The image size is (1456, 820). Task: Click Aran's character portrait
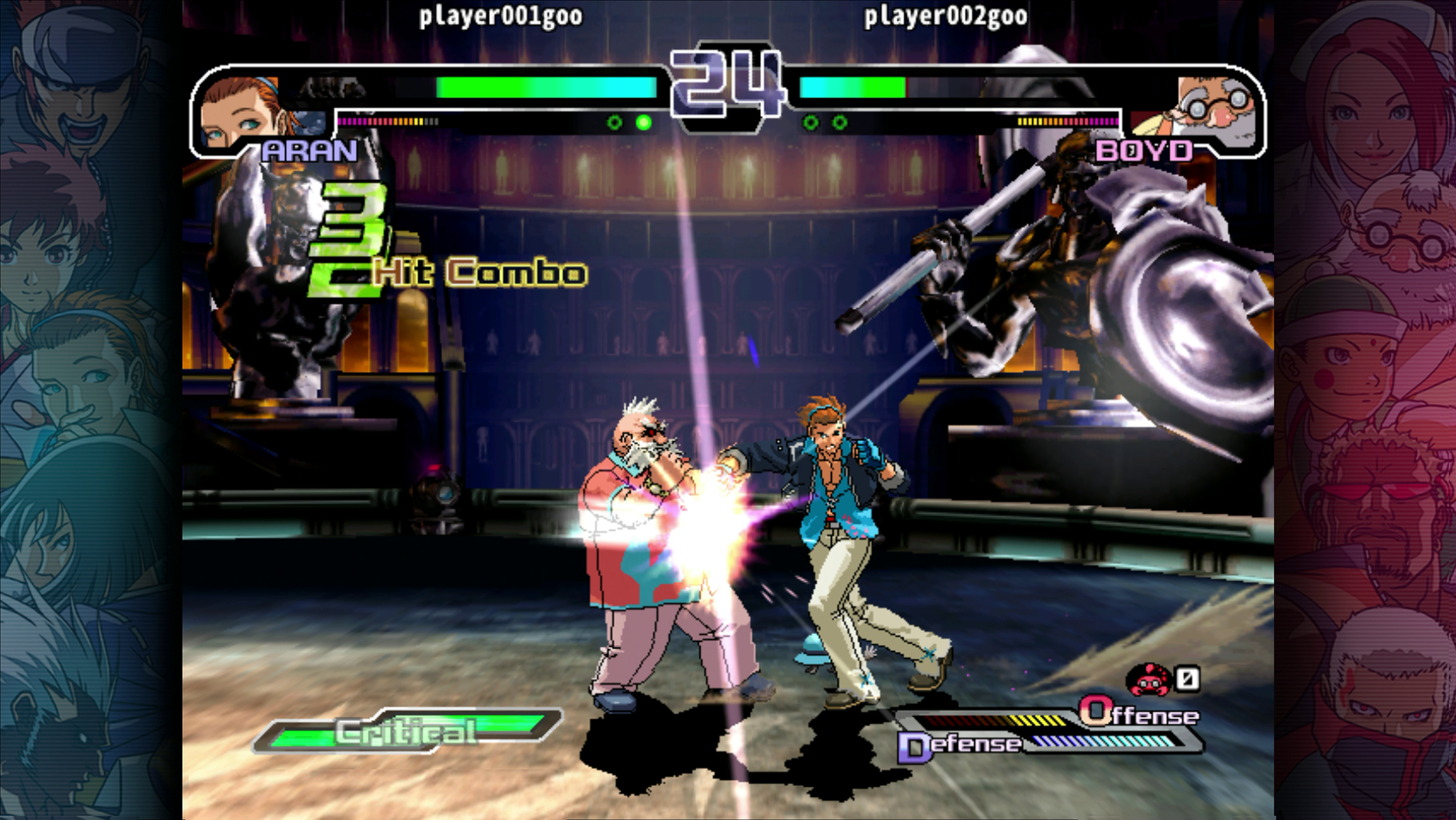tap(240, 113)
